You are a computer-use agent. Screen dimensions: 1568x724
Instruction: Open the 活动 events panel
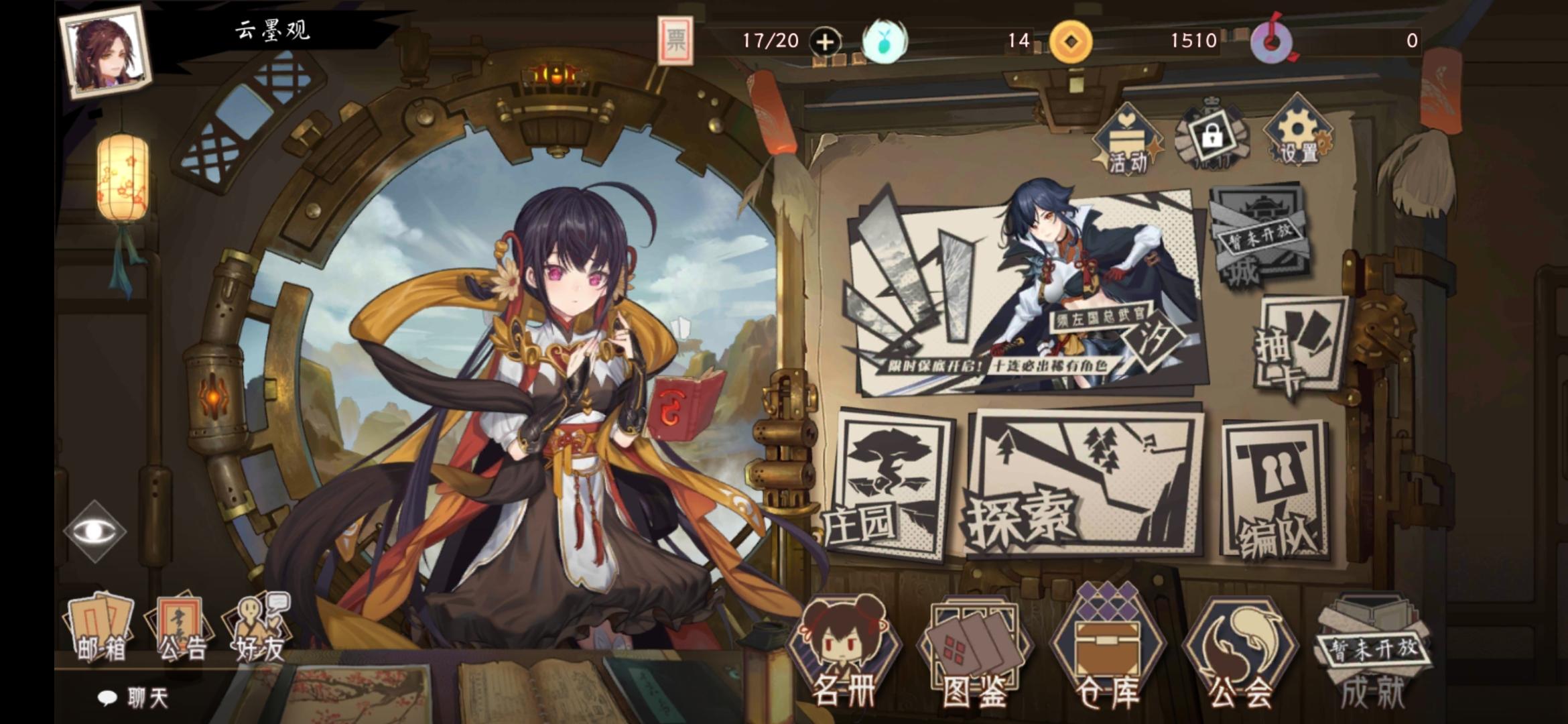[1128, 137]
